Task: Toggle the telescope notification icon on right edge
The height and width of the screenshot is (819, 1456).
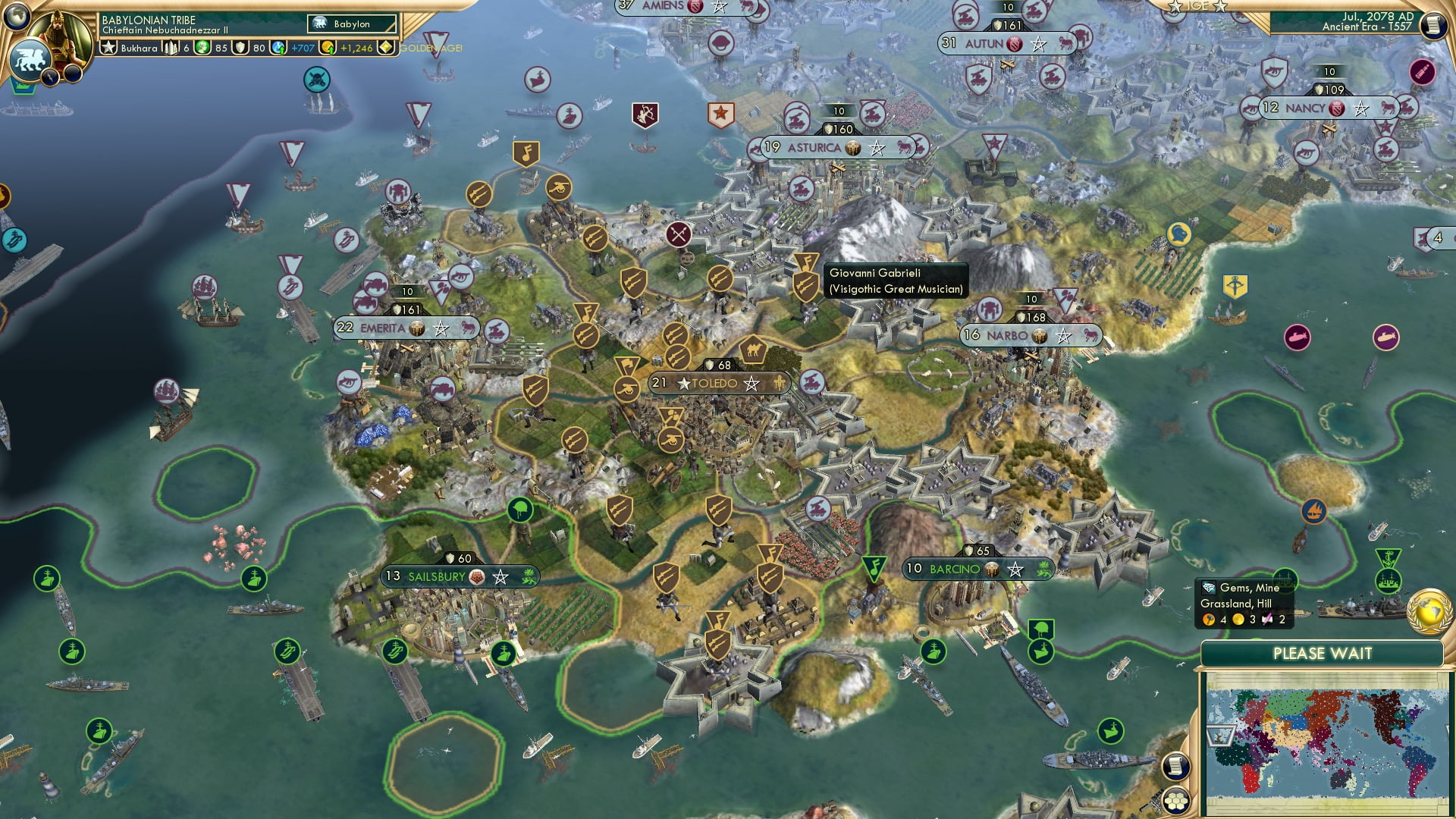Action: tap(1423, 73)
